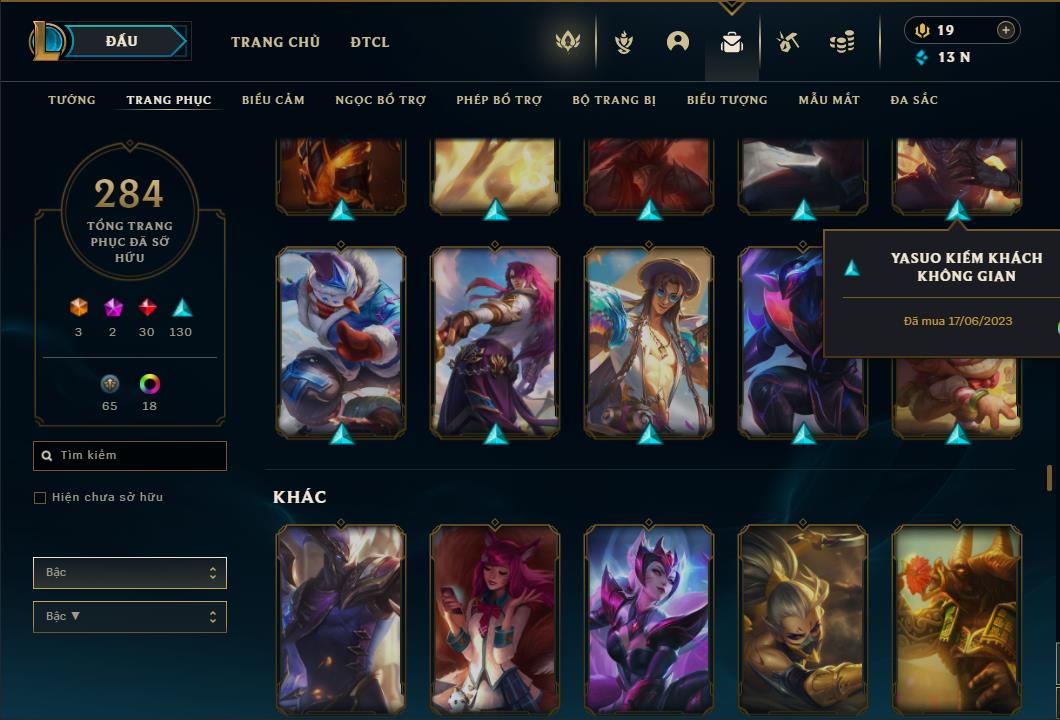Open the BIỂU TƯỢNG tab
This screenshot has height=720, width=1060.
(x=727, y=100)
